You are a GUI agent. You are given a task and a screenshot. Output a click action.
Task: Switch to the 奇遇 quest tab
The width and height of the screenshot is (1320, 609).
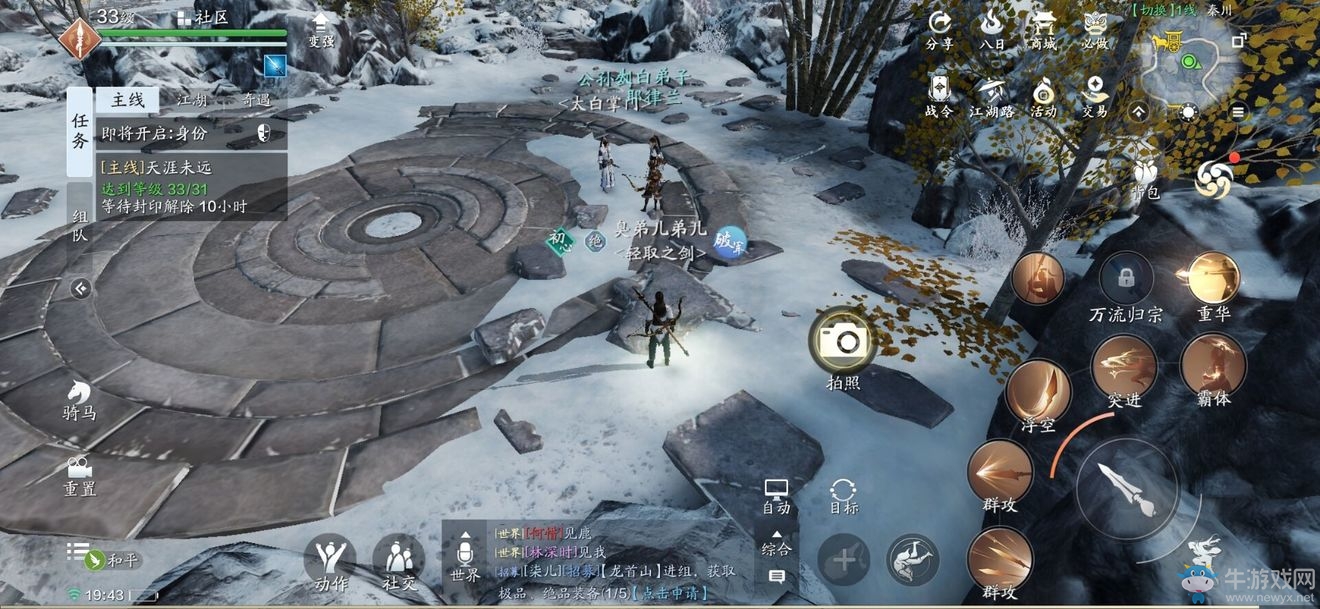point(256,100)
